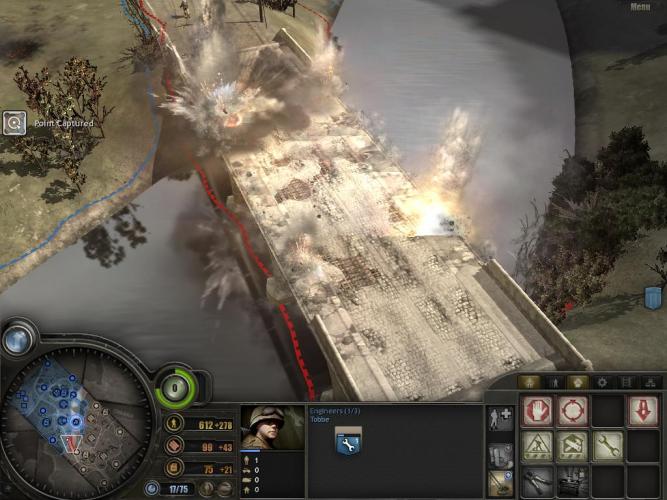Select the minesweeper upgrade icon

tap(499, 484)
